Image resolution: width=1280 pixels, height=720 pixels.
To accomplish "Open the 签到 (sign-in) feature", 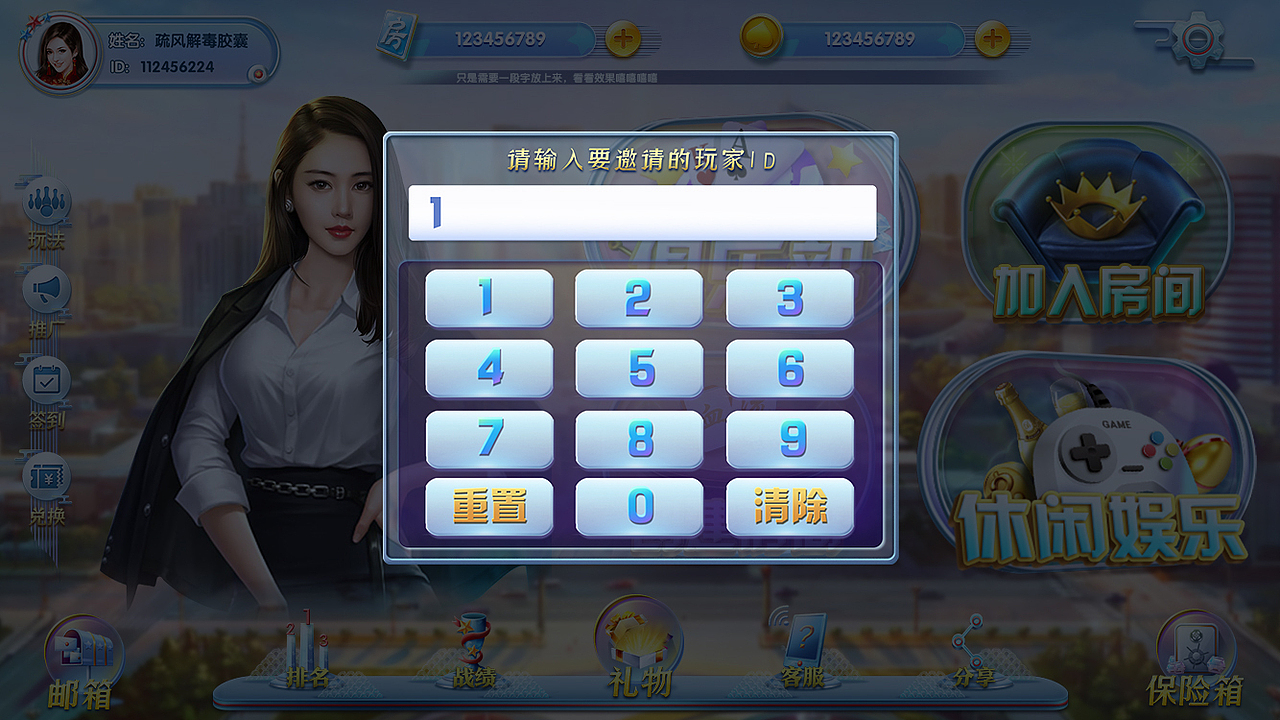I will click(45, 380).
